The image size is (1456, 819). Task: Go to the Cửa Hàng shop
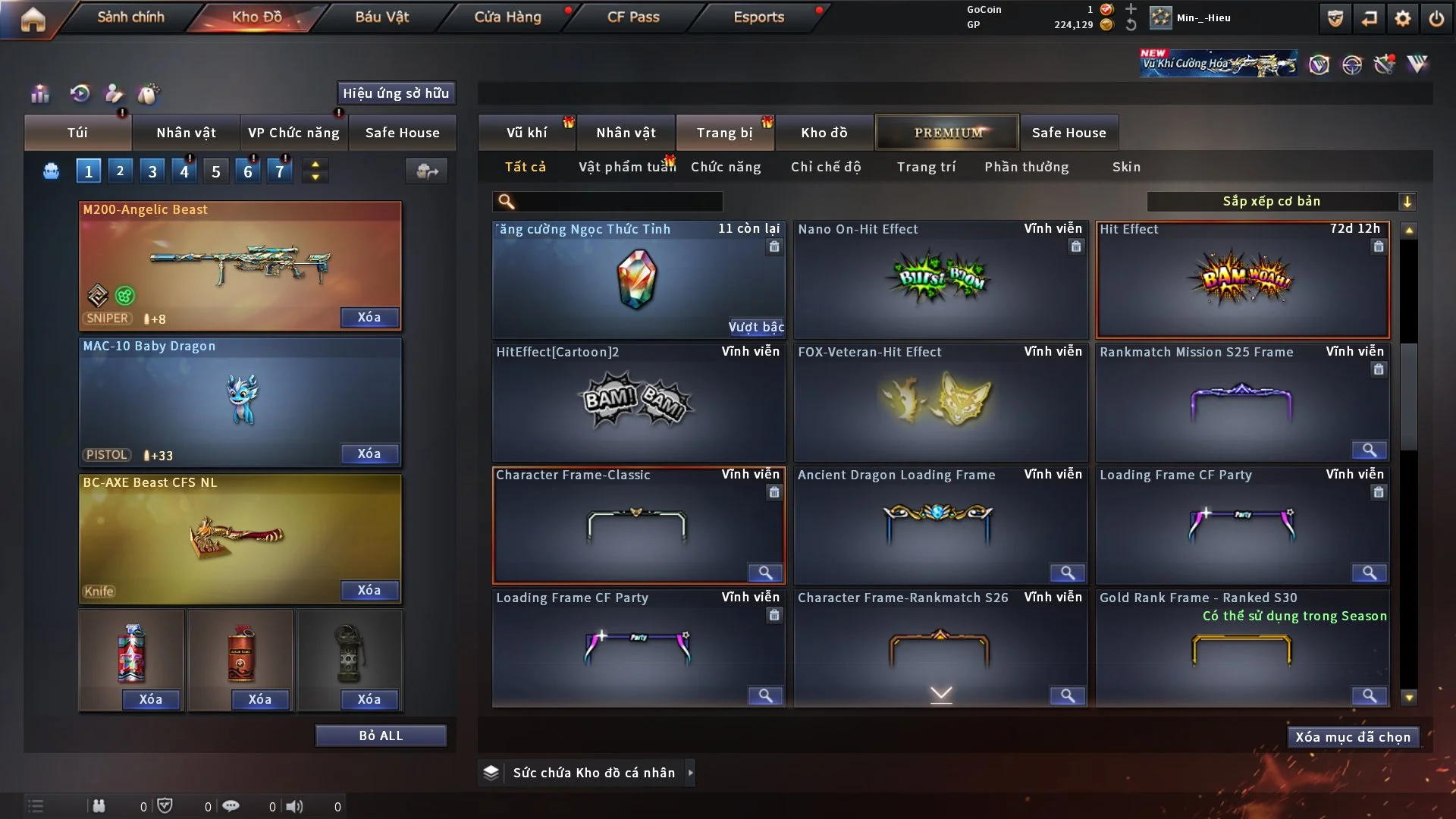click(507, 17)
